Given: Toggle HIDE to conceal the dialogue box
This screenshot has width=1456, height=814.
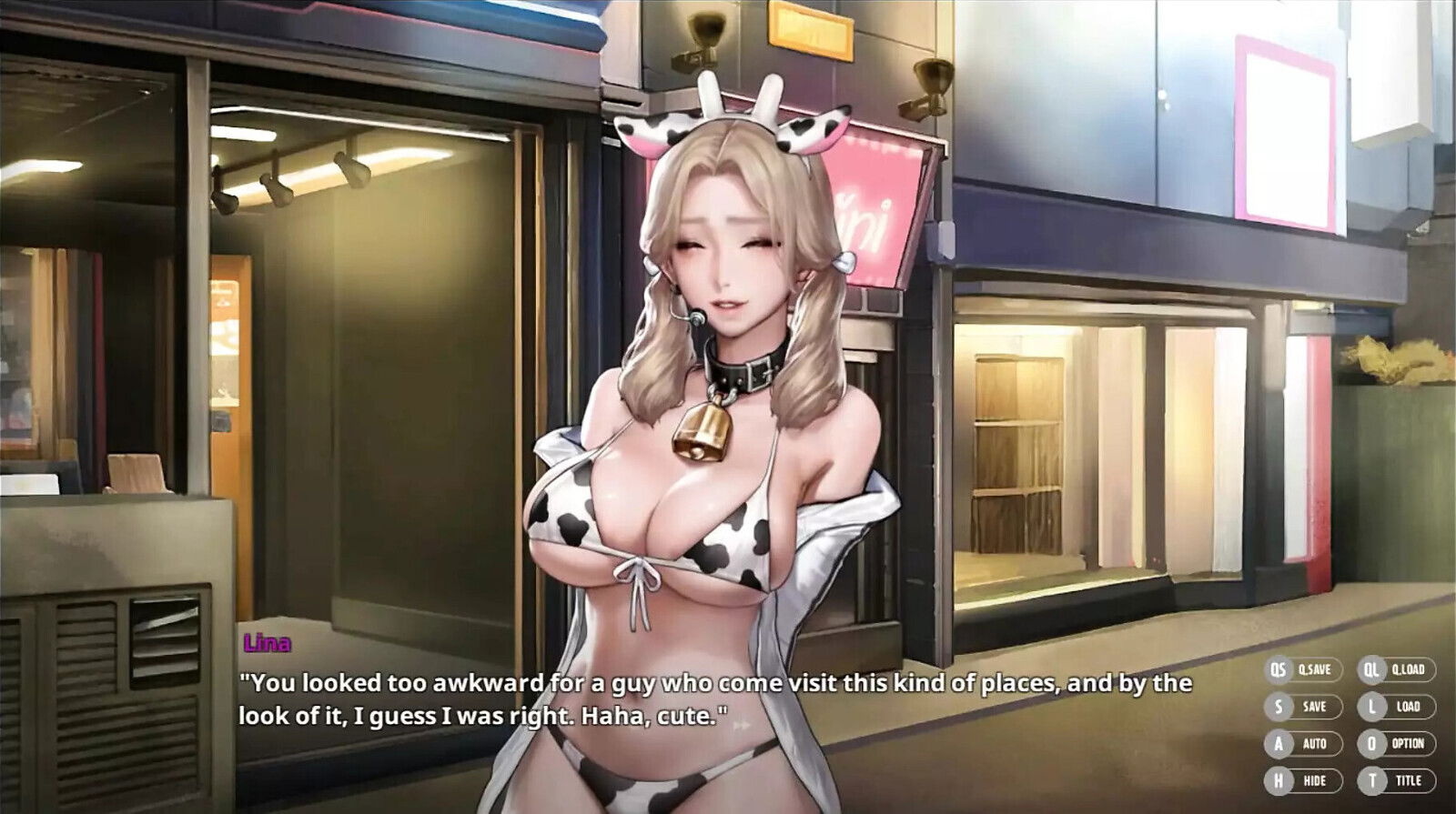Looking at the screenshot, I should click(1315, 779).
